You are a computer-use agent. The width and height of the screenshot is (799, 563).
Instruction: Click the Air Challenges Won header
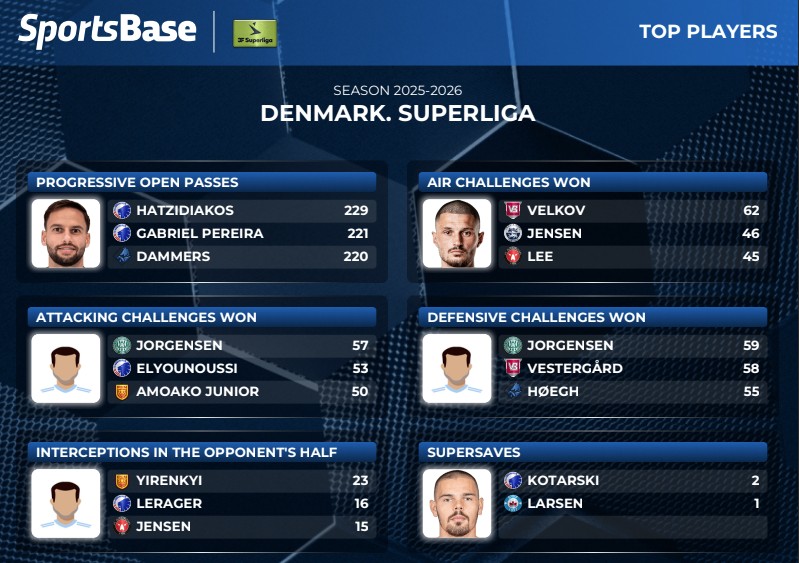click(x=594, y=182)
